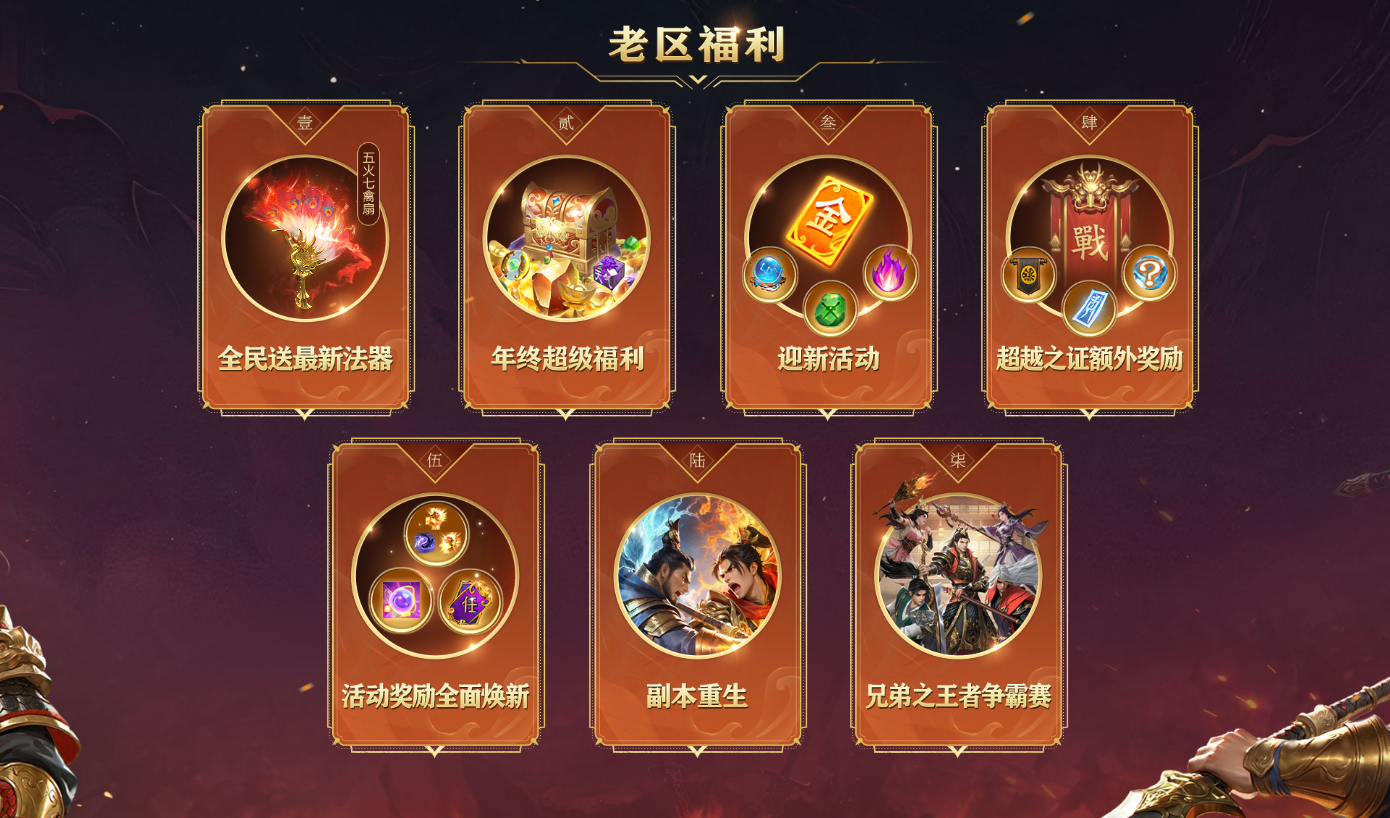
Task: Select the 副本重生 card
Action: pyautogui.click(x=697, y=596)
